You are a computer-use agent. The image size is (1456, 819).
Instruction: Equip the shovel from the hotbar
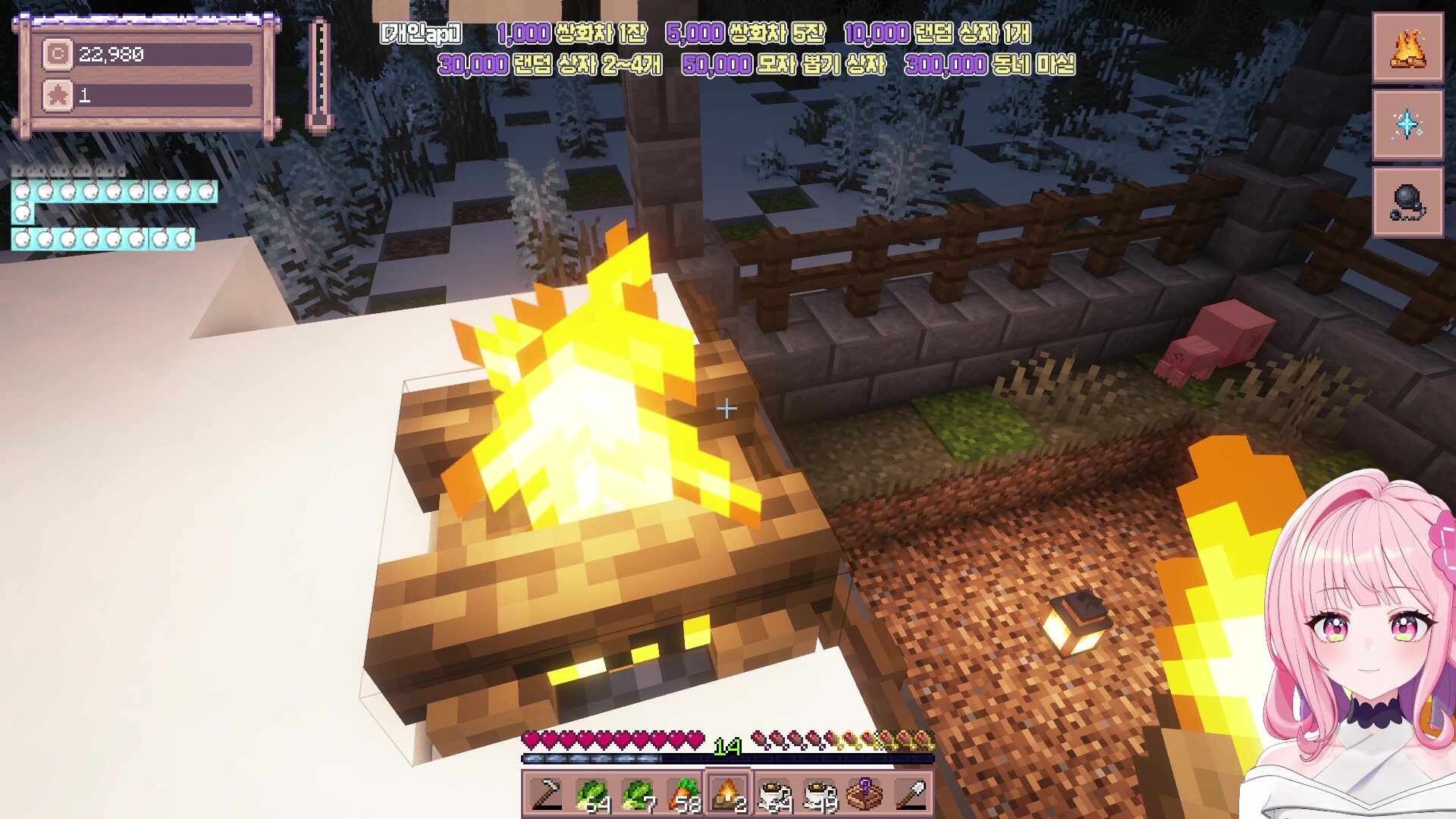911,795
